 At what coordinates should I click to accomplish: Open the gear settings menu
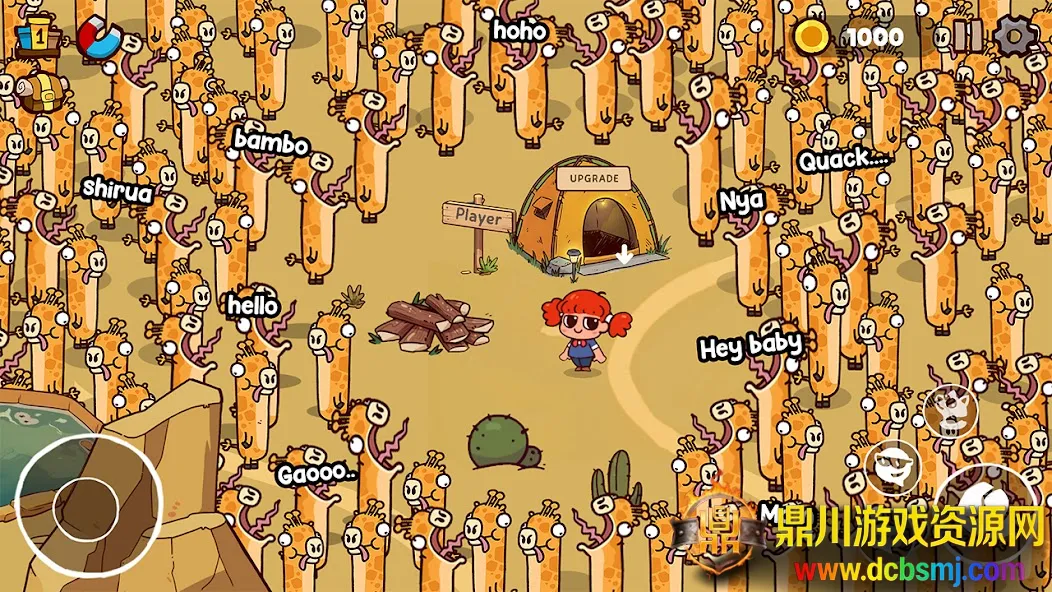pos(1016,37)
